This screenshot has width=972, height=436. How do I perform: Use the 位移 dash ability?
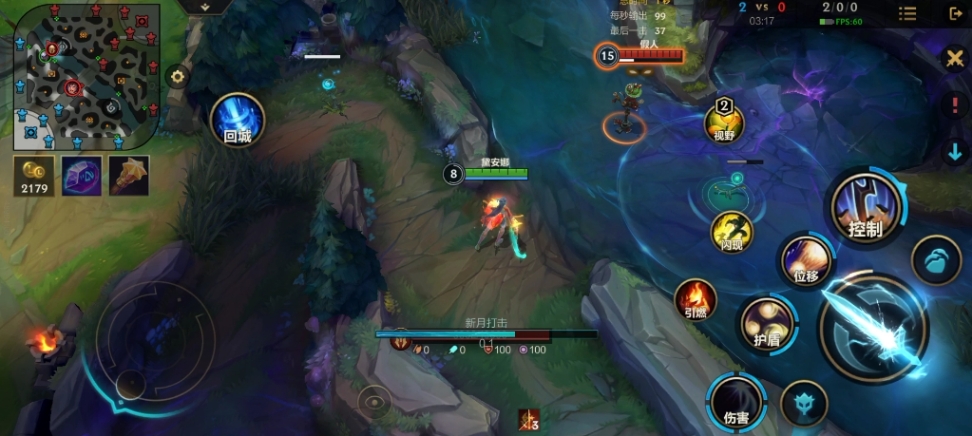(806, 260)
